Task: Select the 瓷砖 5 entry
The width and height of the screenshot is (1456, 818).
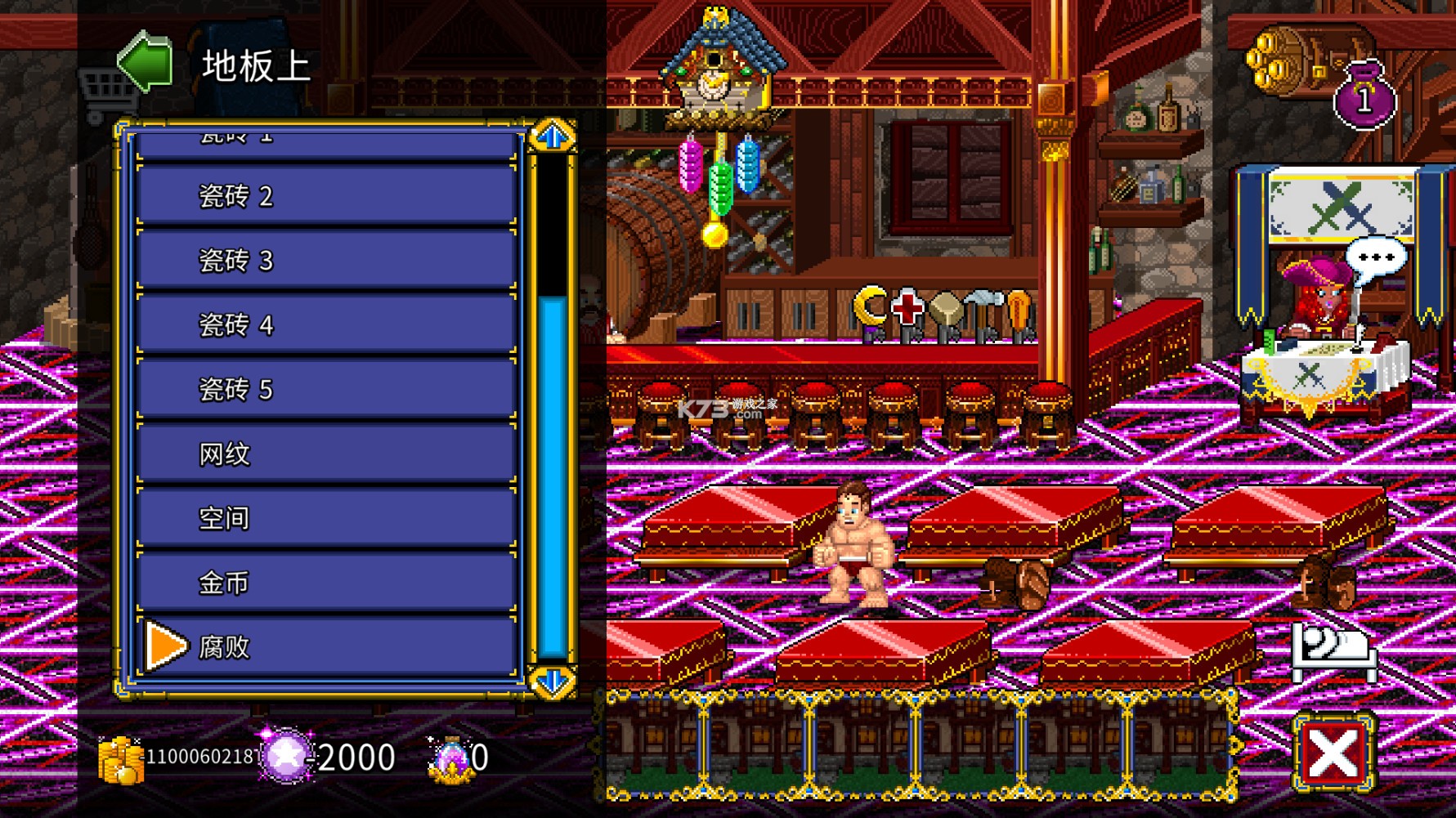Action: [327, 390]
